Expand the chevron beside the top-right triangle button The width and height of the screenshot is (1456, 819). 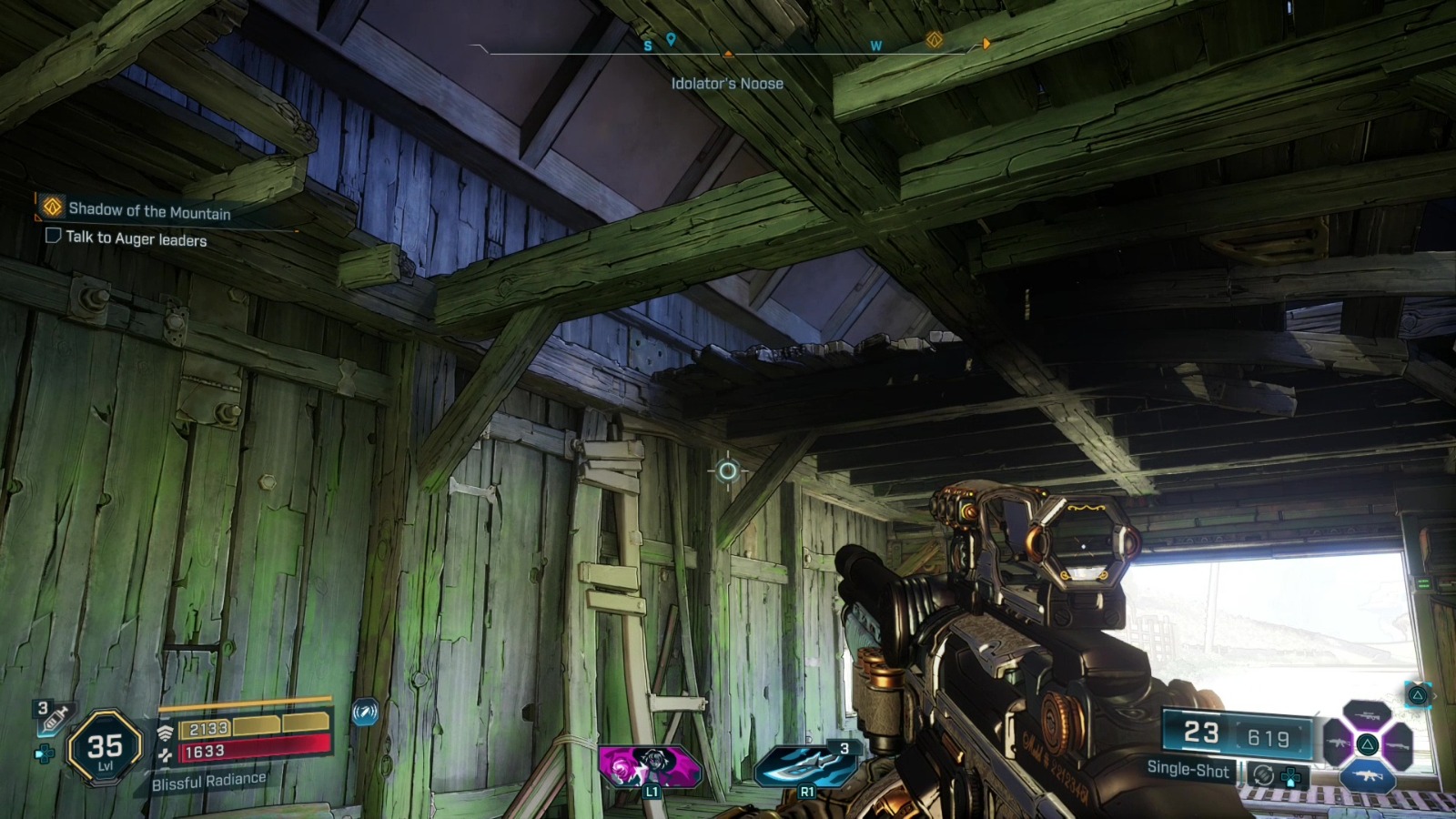tap(1436, 696)
